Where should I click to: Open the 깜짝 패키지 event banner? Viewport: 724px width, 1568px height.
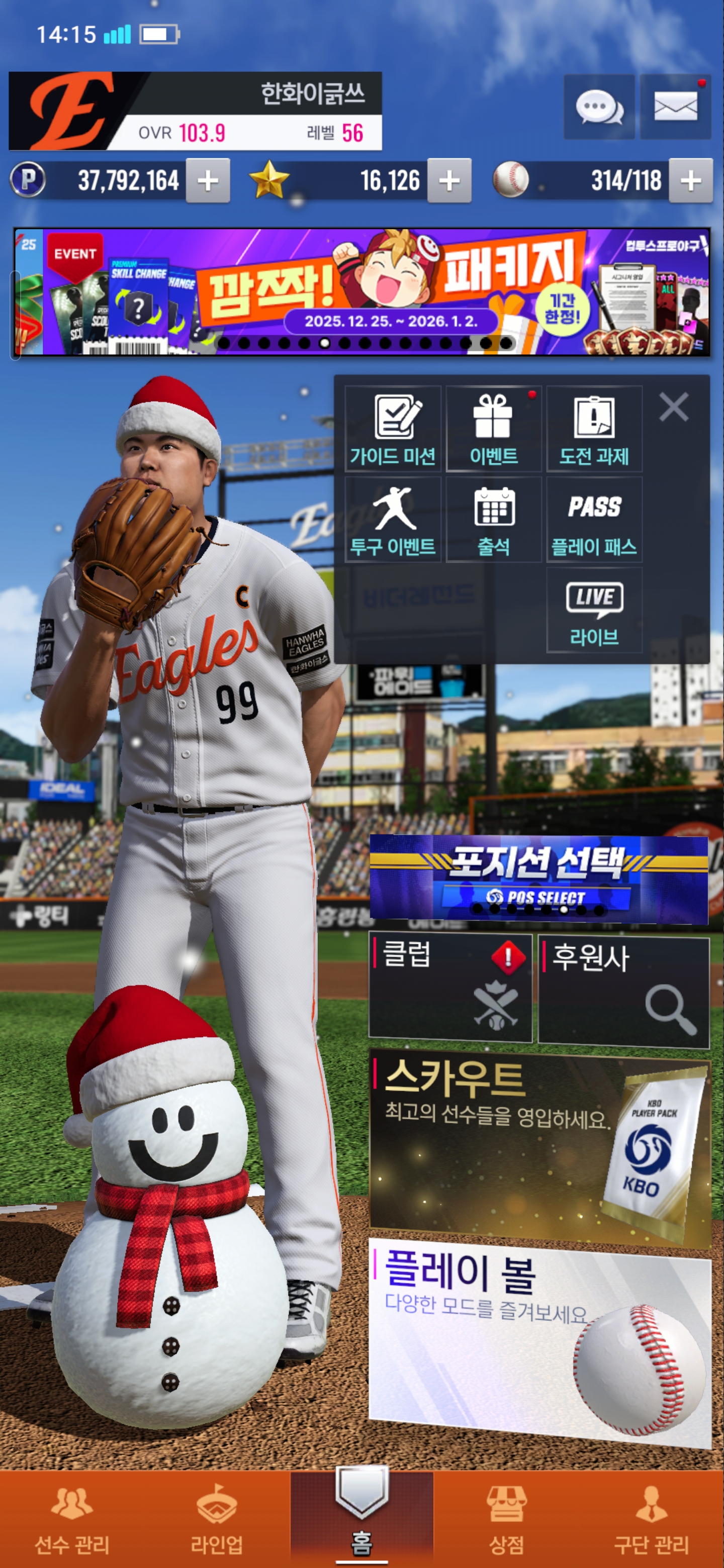point(361,291)
